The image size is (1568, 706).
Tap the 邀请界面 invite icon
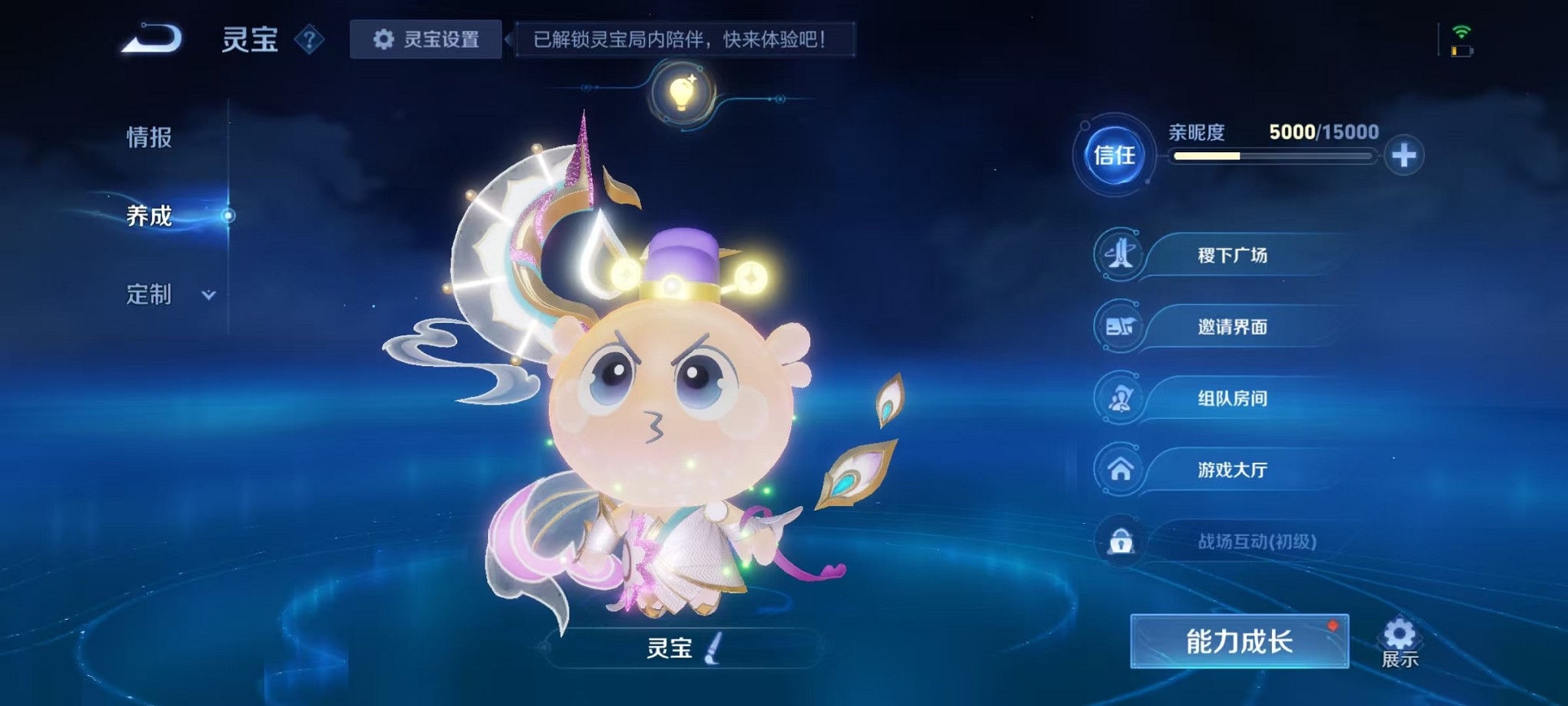pyautogui.click(x=1122, y=326)
